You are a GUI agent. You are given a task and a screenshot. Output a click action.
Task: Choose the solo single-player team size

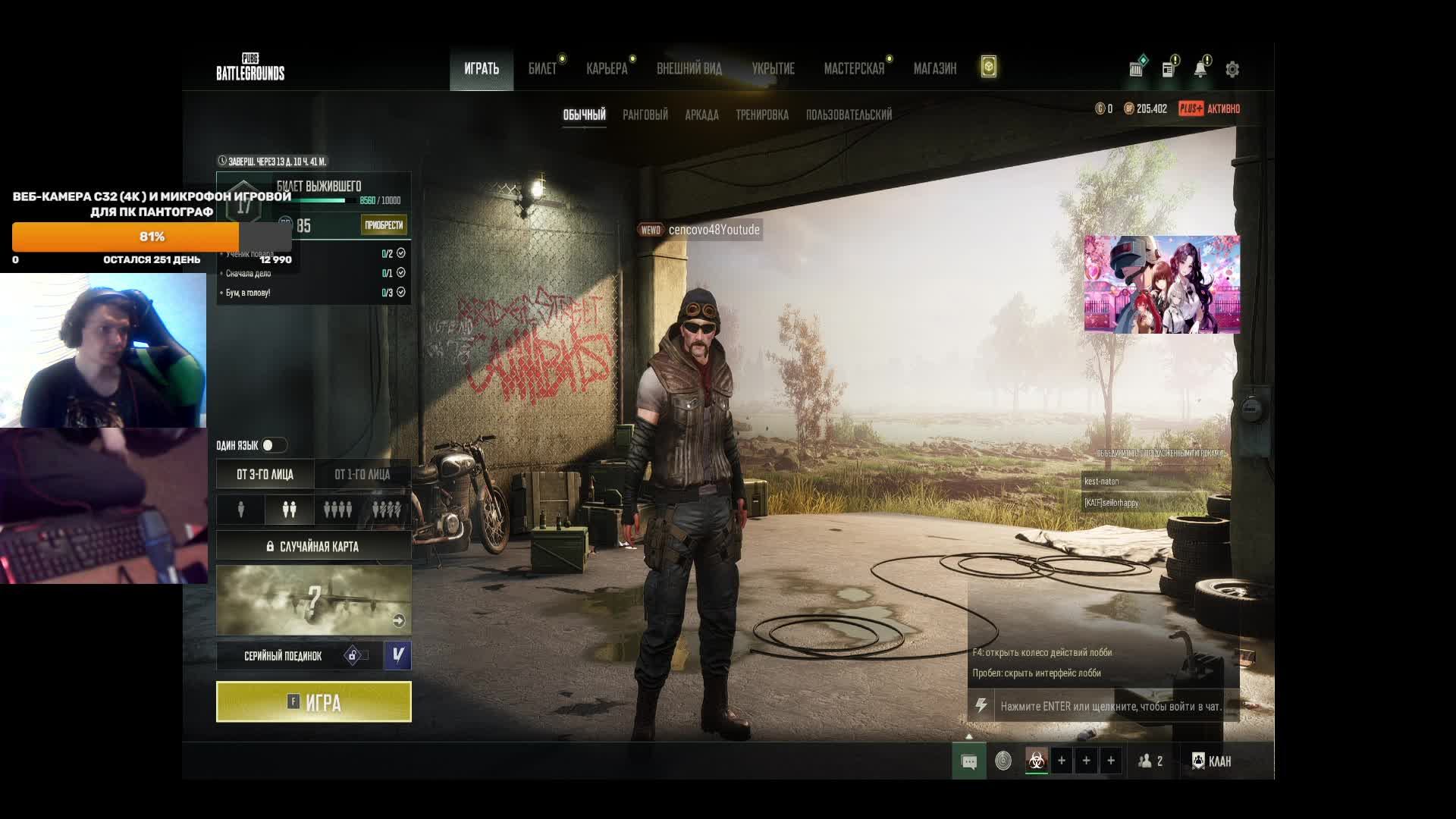click(241, 510)
